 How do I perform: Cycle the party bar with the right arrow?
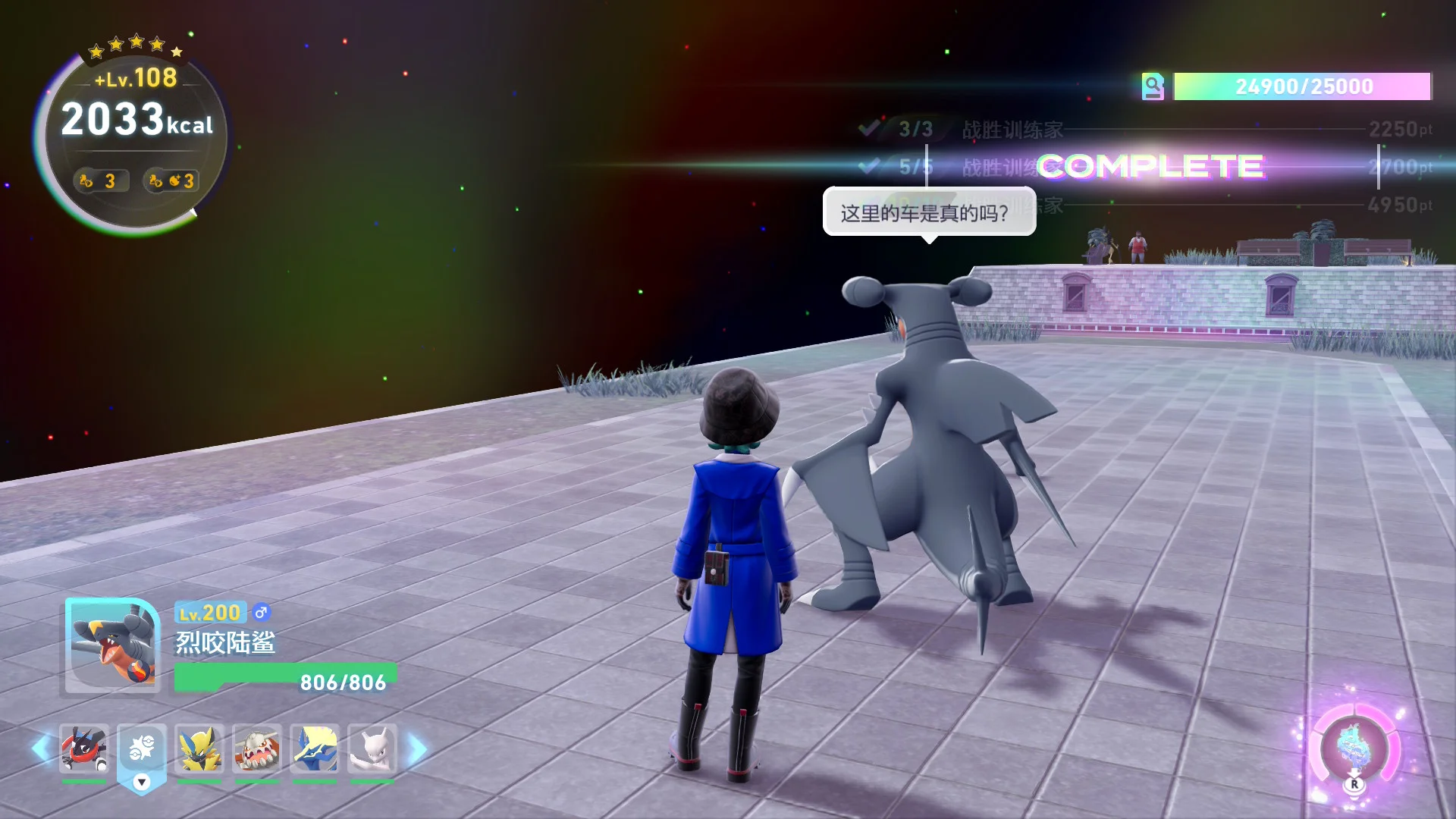[417, 749]
